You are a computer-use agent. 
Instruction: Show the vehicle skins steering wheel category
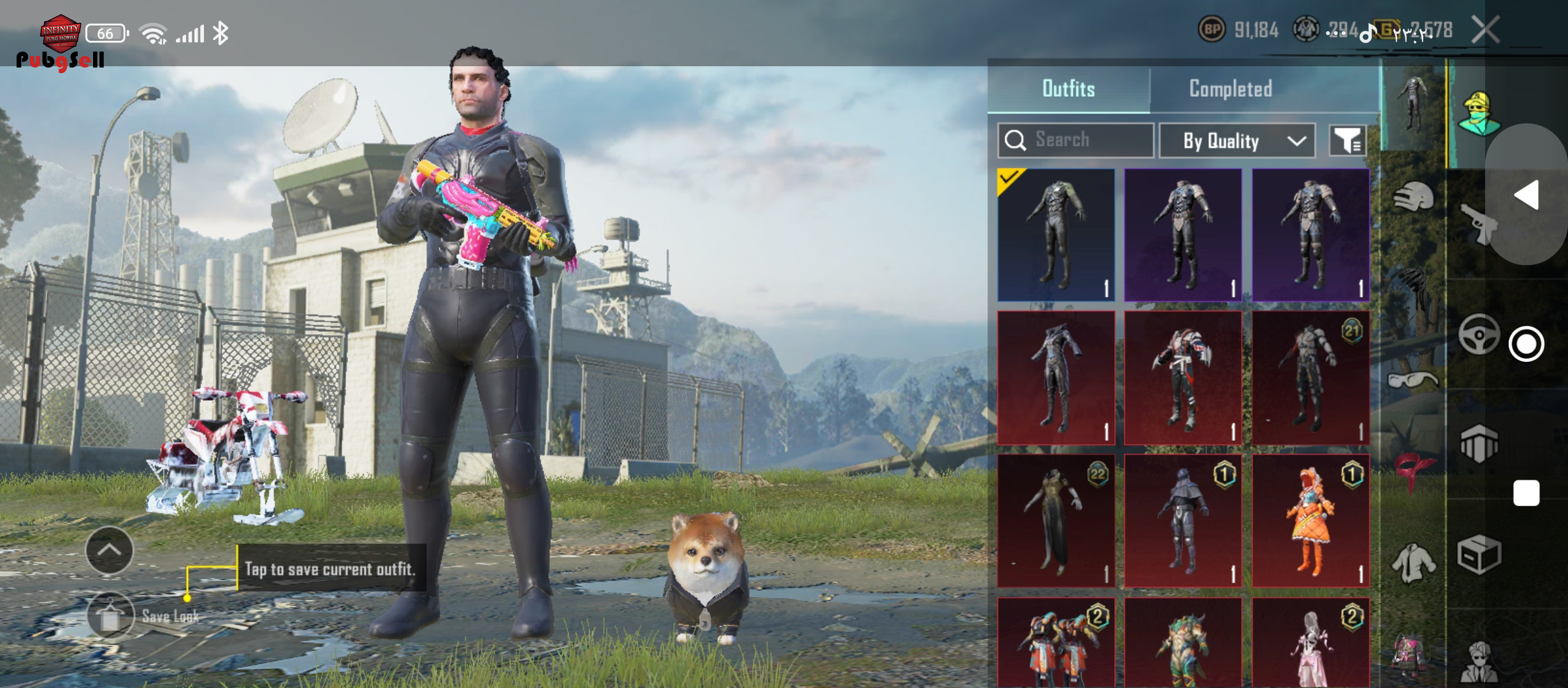pyautogui.click(x=1479, y=334)
